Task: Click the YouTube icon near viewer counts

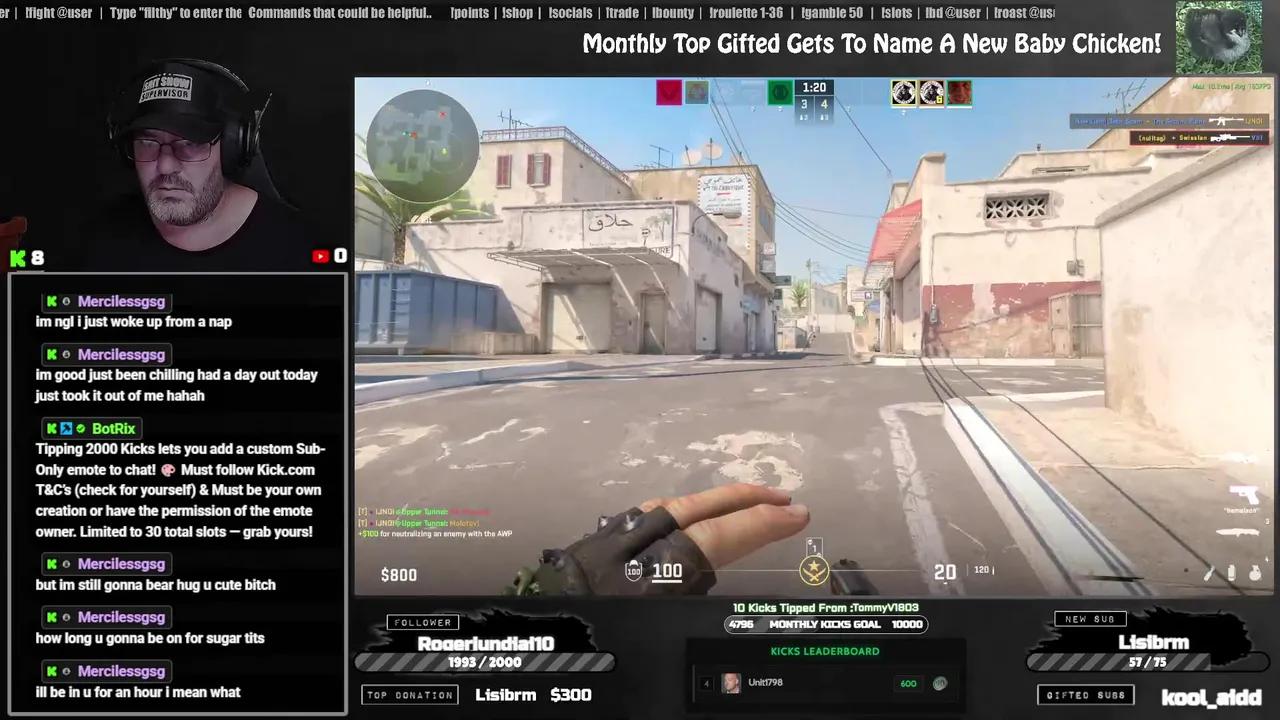Action: point(319,256)
